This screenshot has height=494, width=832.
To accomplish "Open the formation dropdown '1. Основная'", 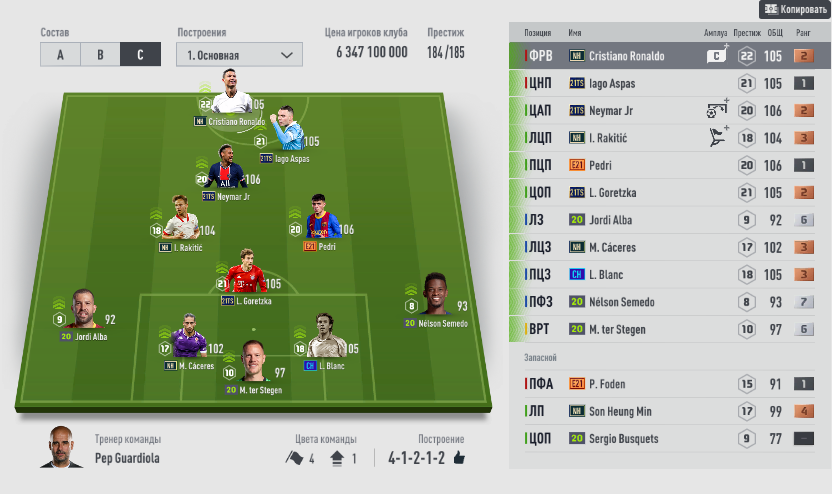I will coord(239,55).
